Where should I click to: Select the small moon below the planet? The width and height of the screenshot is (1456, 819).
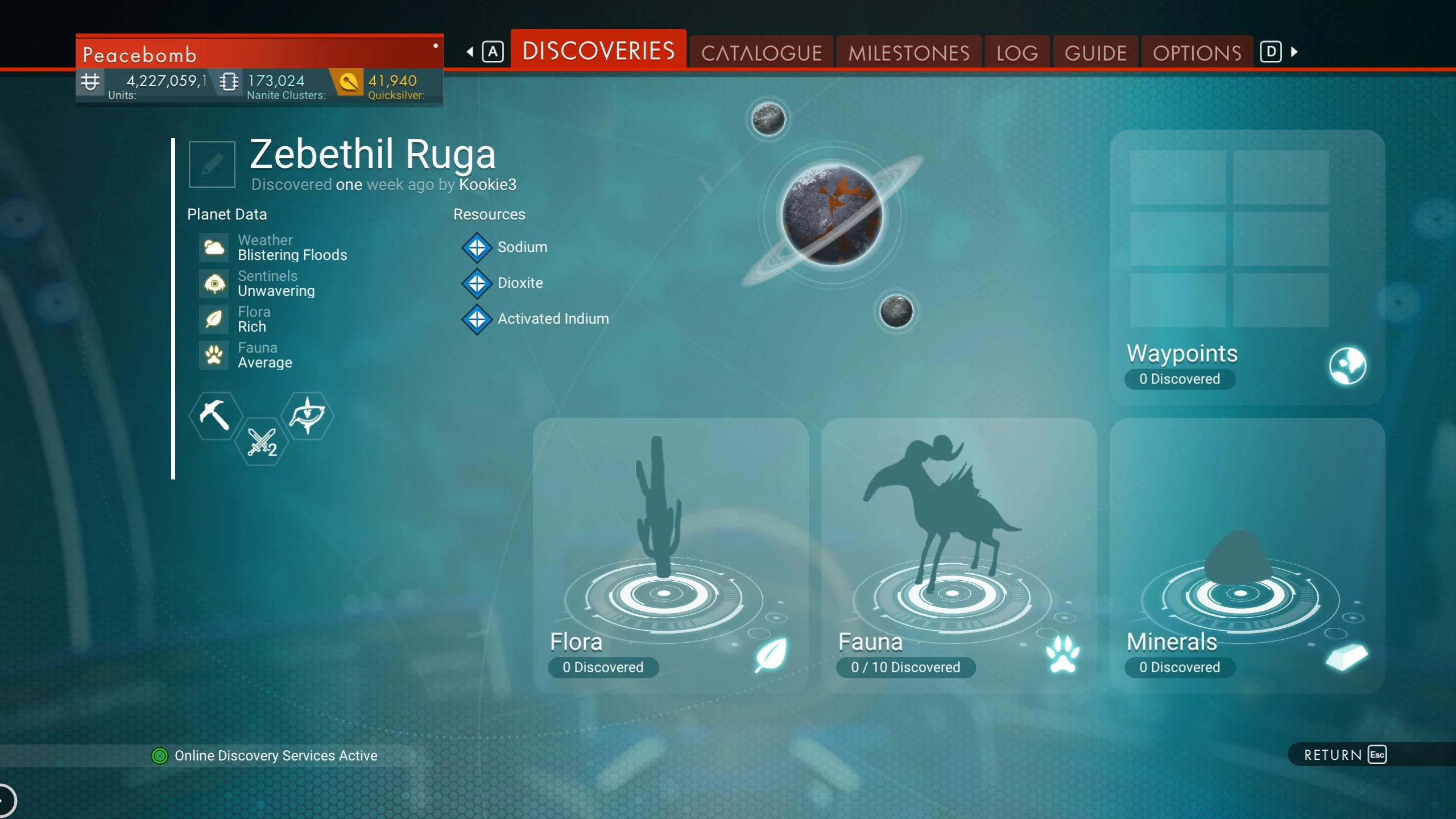(x=896, y=311)
